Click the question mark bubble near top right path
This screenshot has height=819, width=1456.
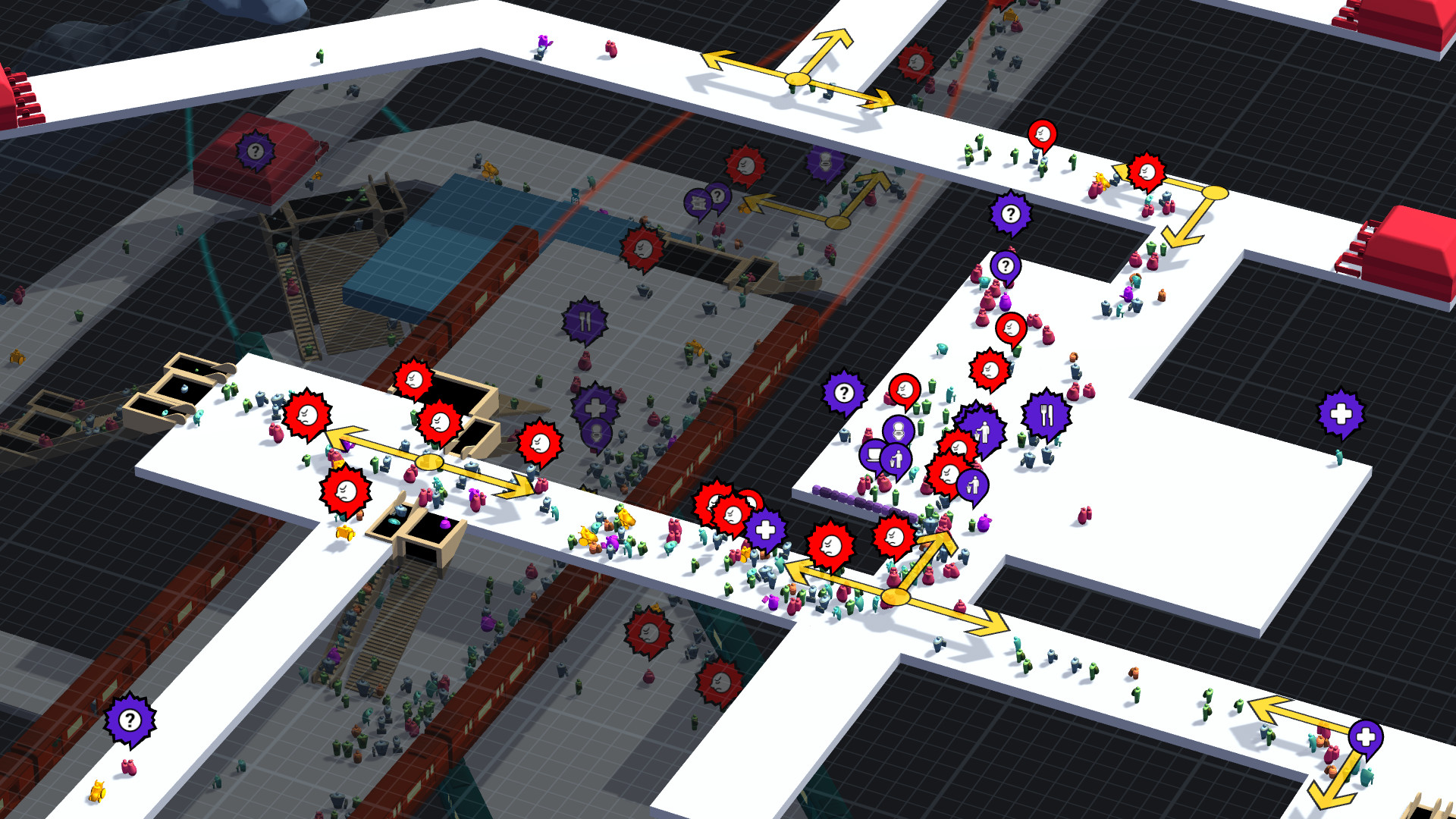1009,213
